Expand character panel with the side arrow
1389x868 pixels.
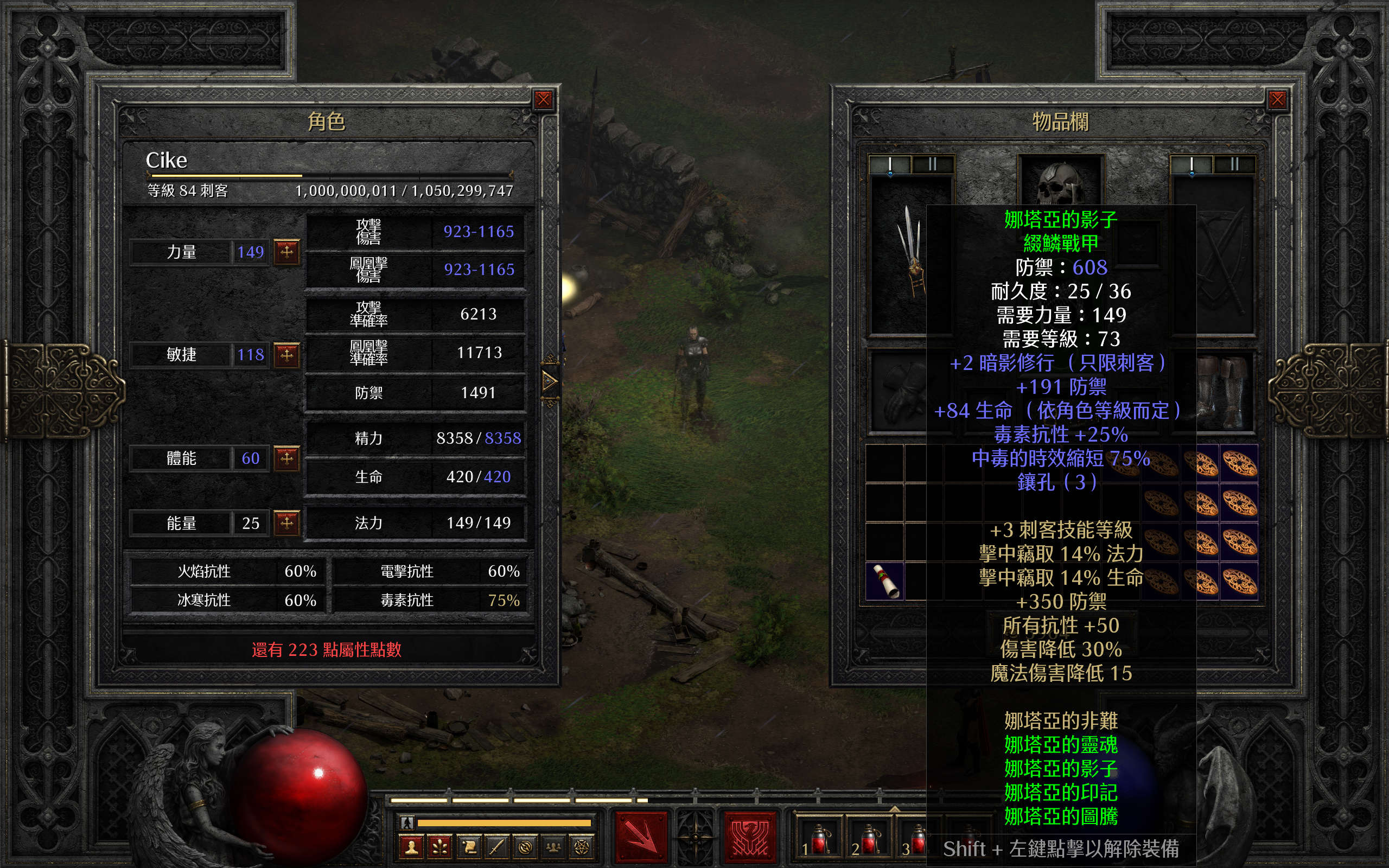tap(549, 381)
